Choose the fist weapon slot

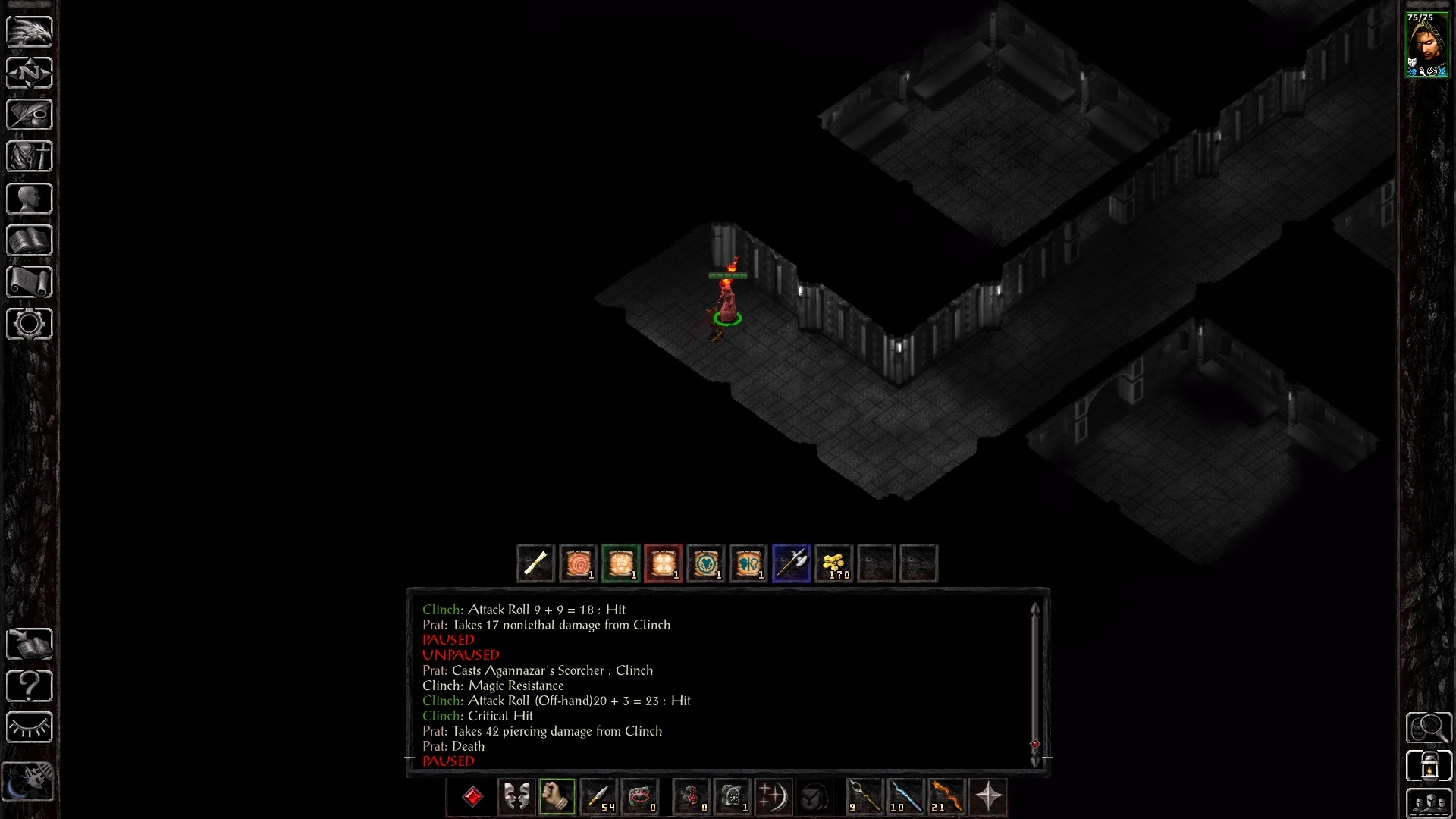tap(557, 796)
